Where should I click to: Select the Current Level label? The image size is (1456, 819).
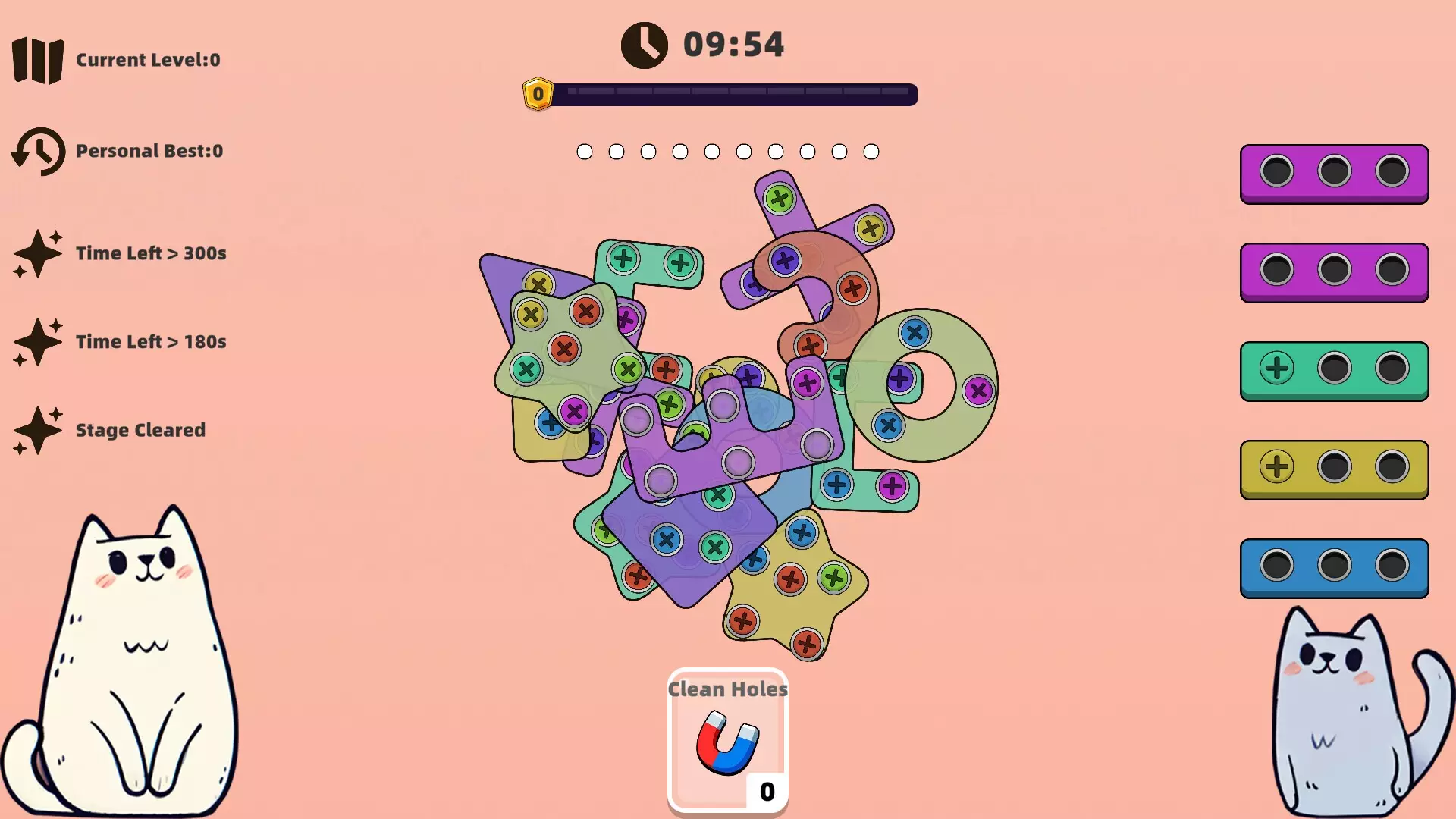click(x=148, y=60)
